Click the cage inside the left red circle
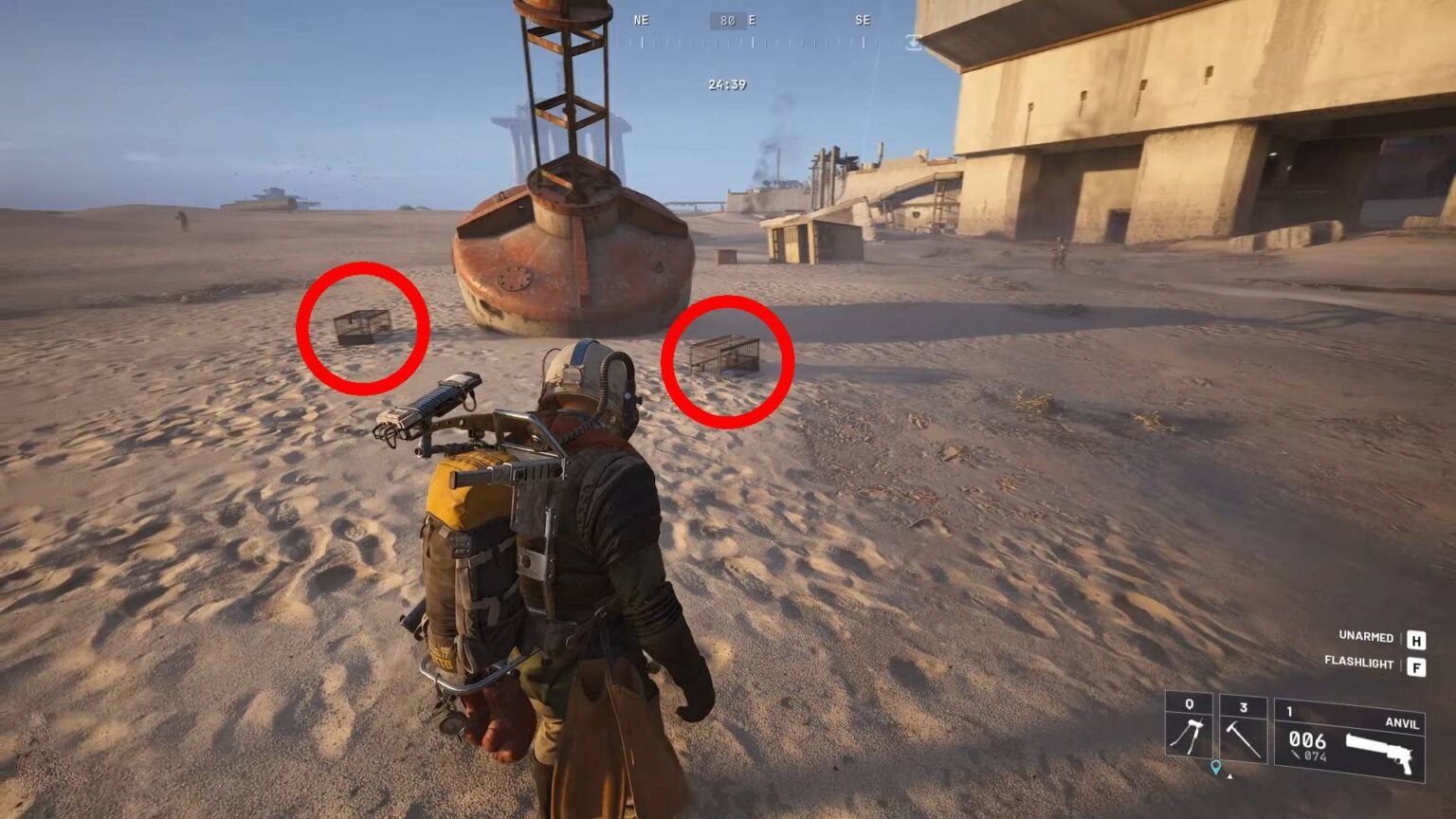The image size is (1456, 819). coord(365,327)
